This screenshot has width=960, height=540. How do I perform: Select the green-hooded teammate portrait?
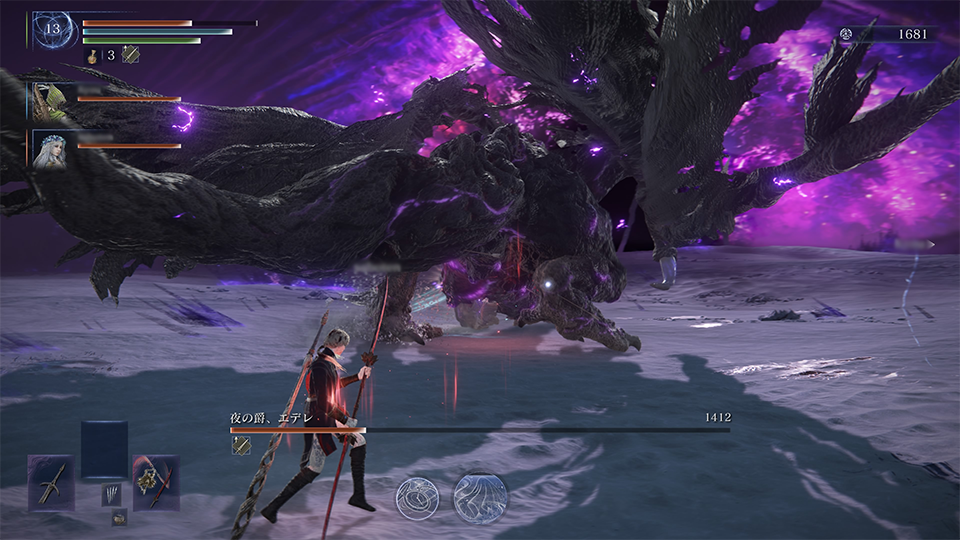pos(49,100)
